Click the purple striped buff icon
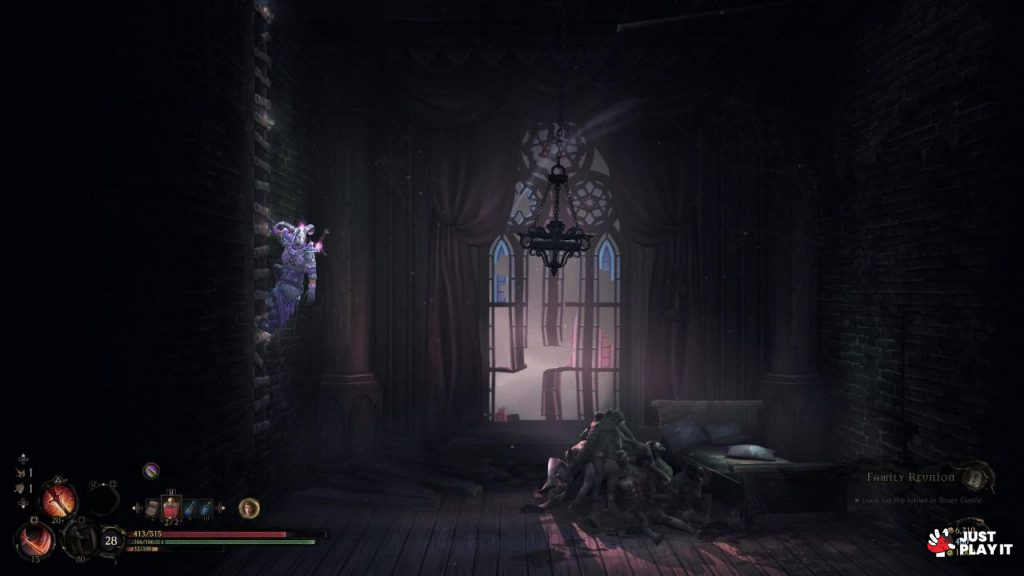The width and height of the screenshot is (1024, 576). tap(151, 469)
